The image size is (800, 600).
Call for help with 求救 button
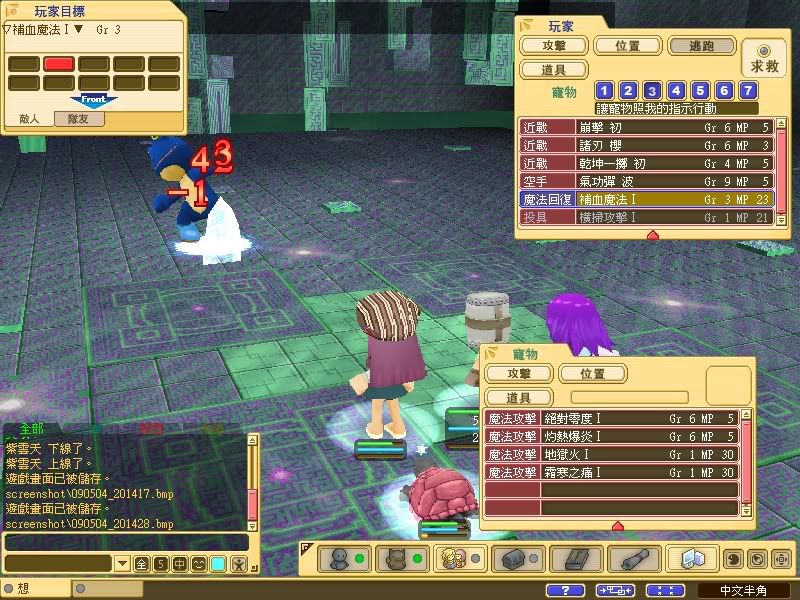click(x=765, y=58)
